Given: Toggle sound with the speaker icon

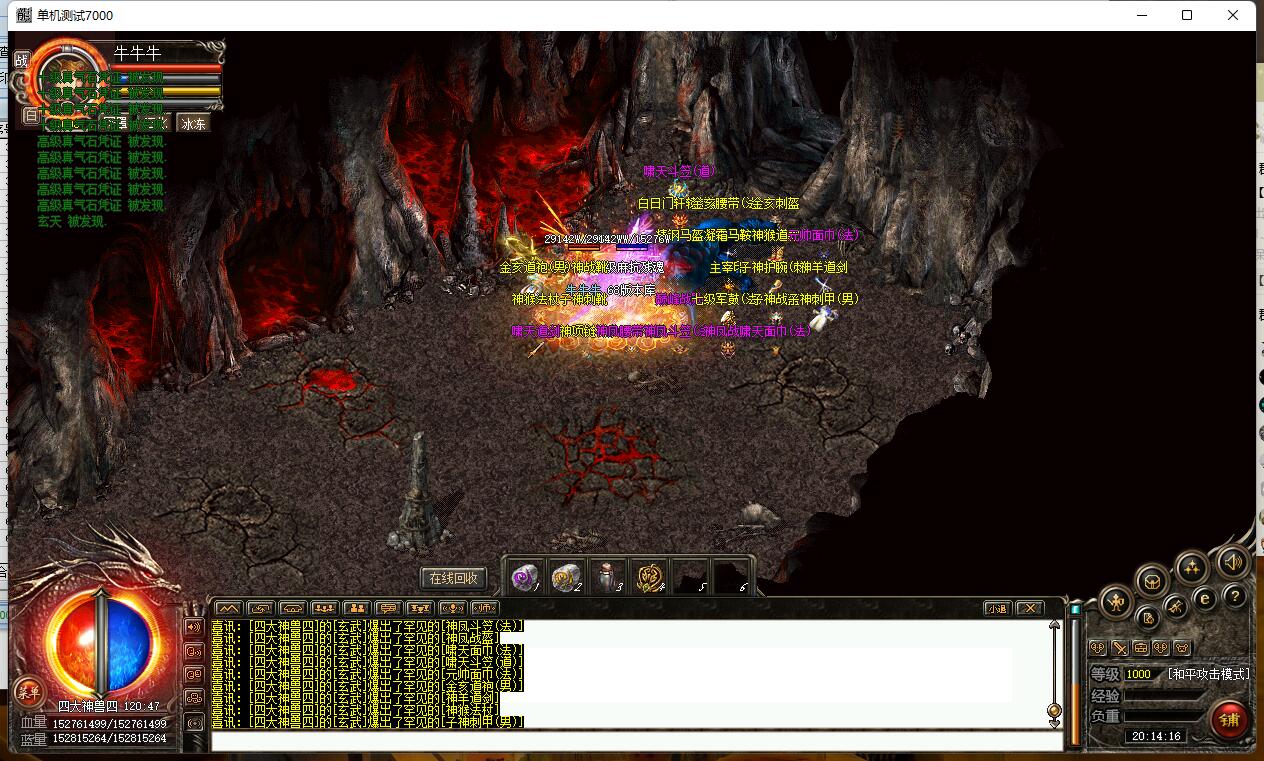Looking at the screenshot, I should coord(1233,563).
